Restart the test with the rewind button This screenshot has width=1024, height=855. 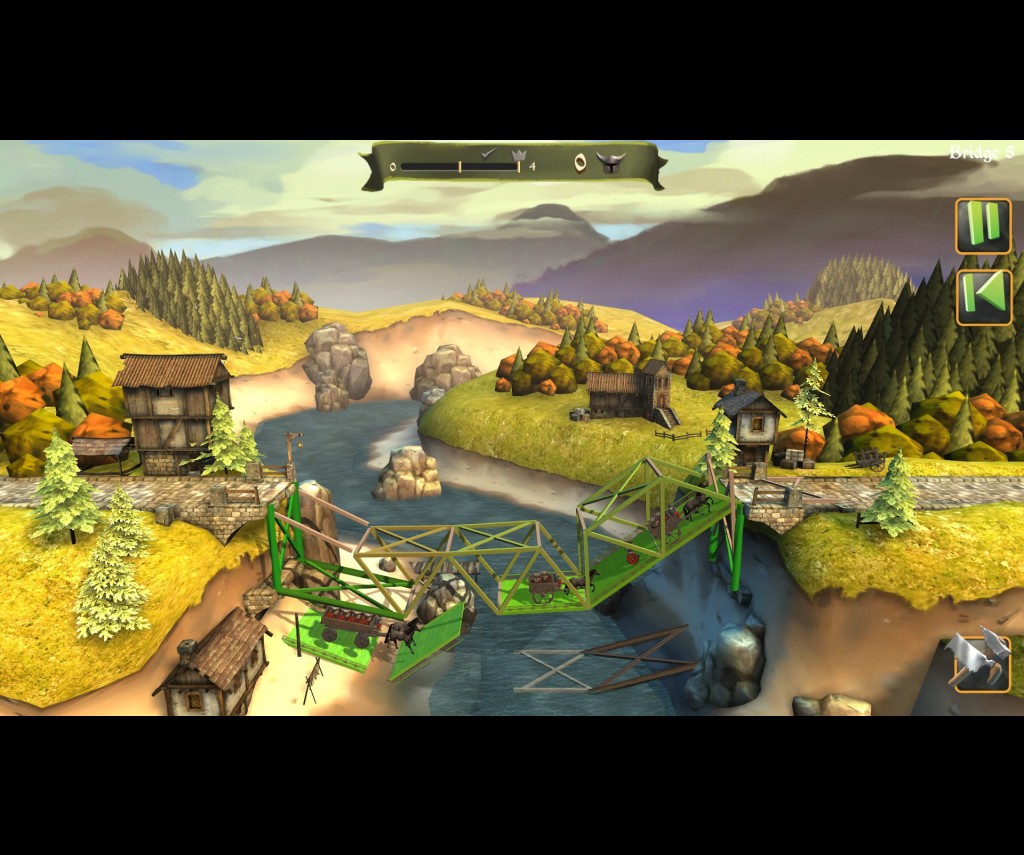pyautogui.click(x=983, y=297)
